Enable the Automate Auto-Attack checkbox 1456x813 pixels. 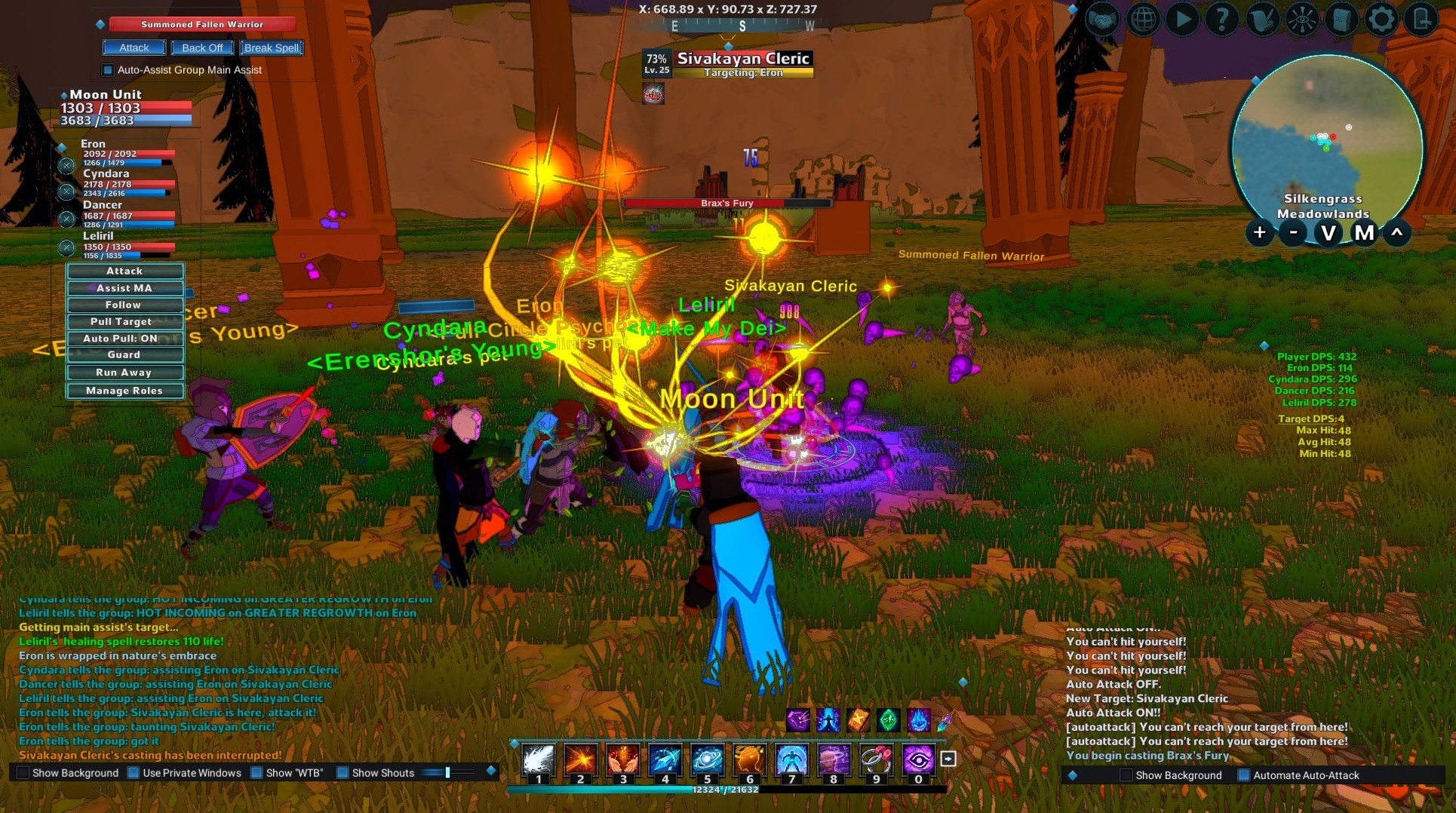pyautogui.click(x=1244, y=775)
